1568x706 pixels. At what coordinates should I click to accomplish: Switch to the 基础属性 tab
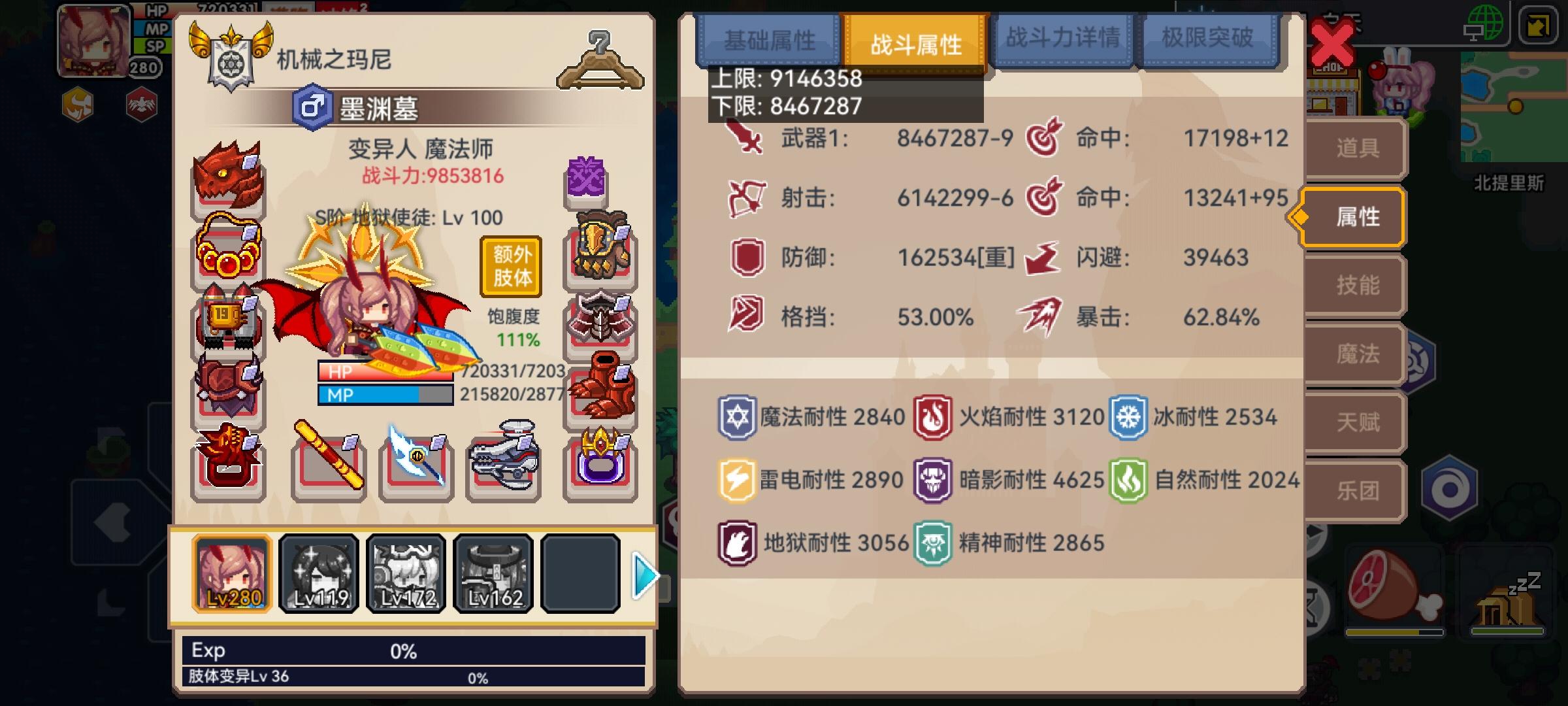[768, 39]
